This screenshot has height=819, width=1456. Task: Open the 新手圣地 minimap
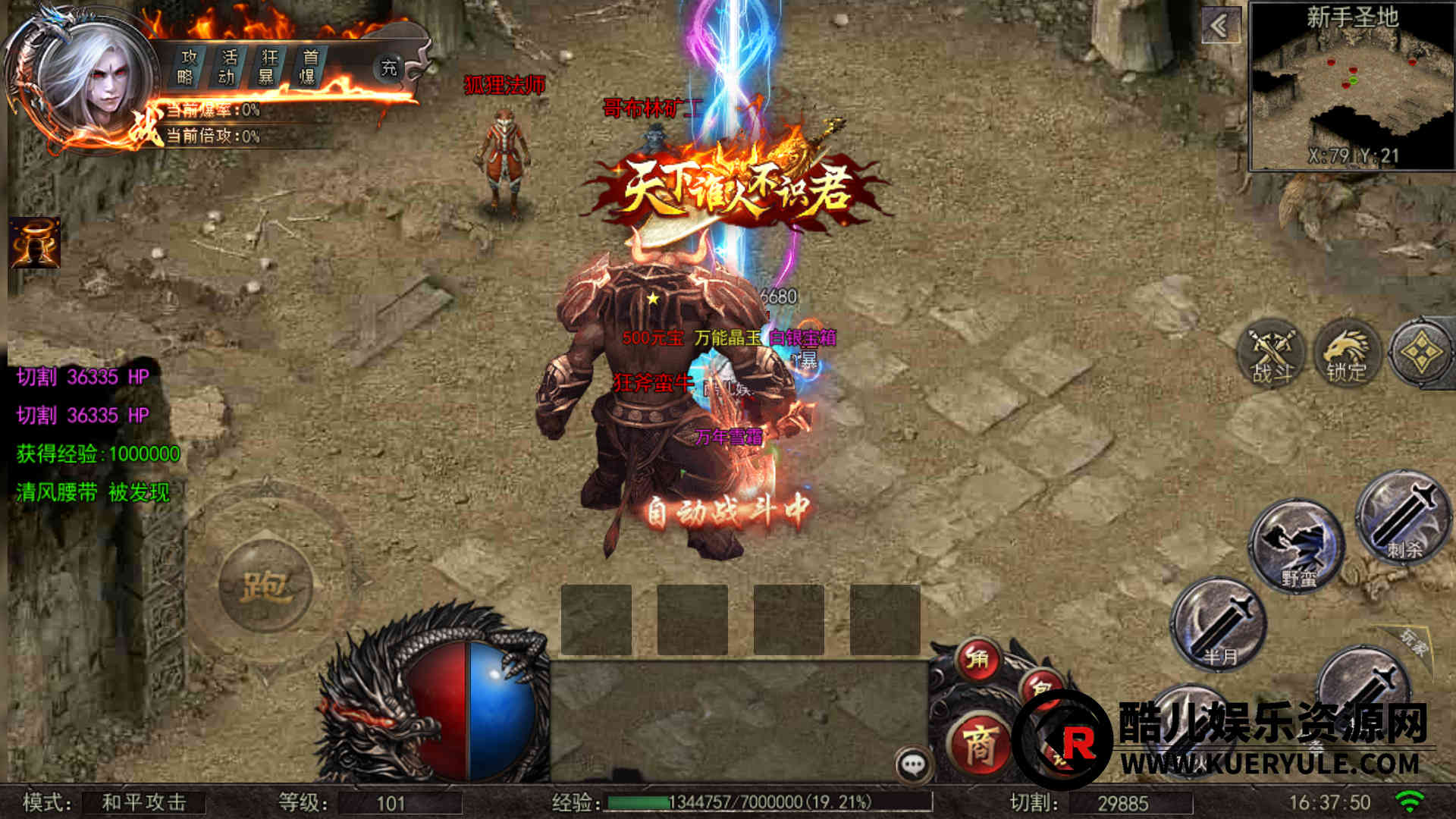(x=1351, y=87)
